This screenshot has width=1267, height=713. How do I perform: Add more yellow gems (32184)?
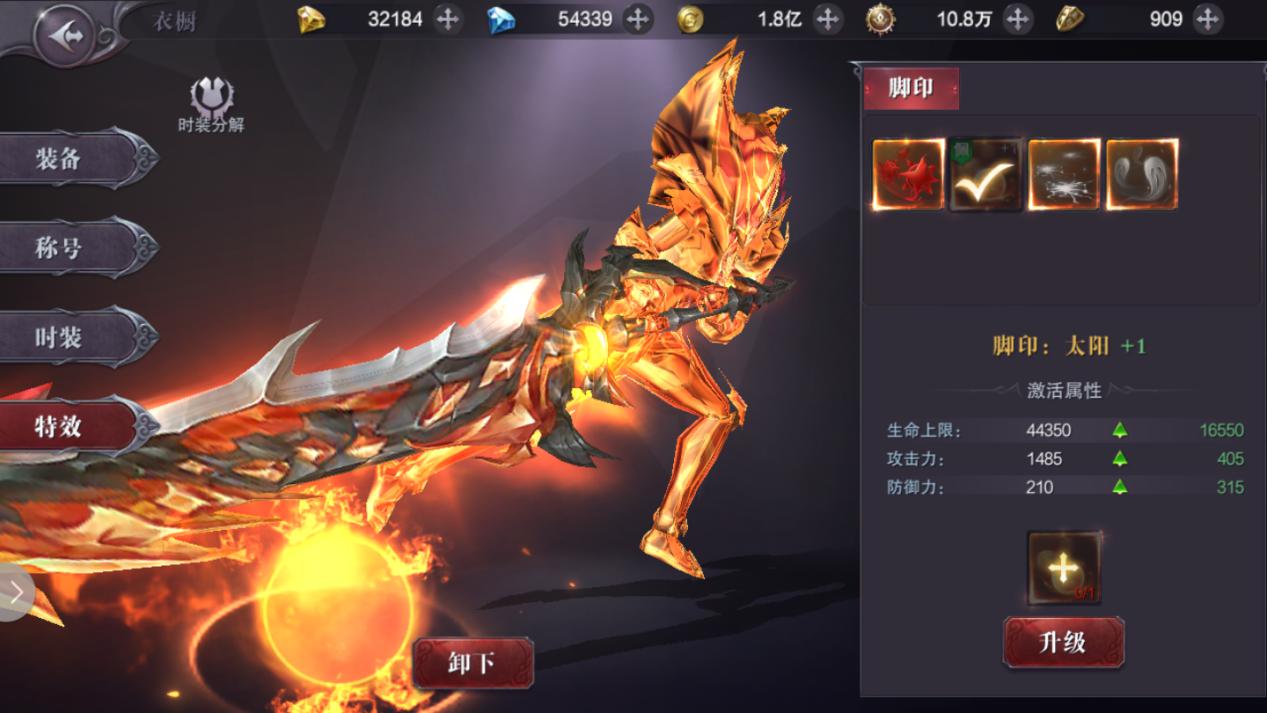click(447, 19)
